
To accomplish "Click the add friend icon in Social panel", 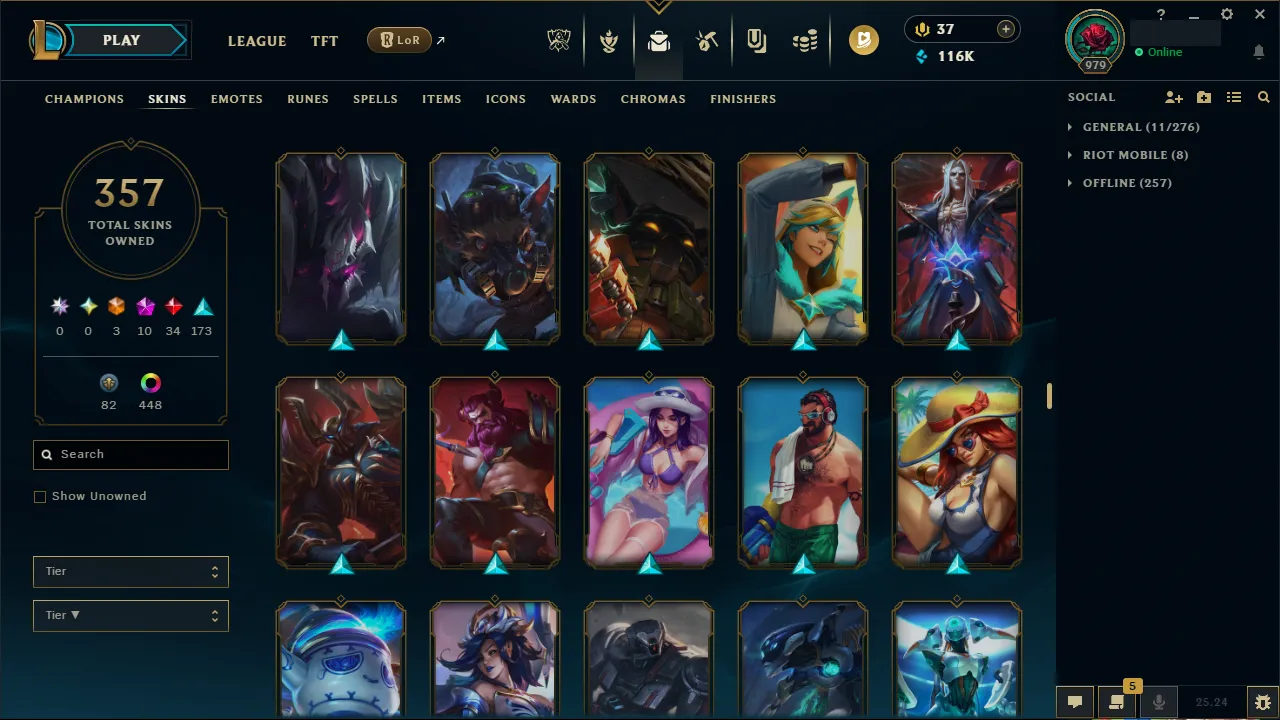I will (1174, 97).
